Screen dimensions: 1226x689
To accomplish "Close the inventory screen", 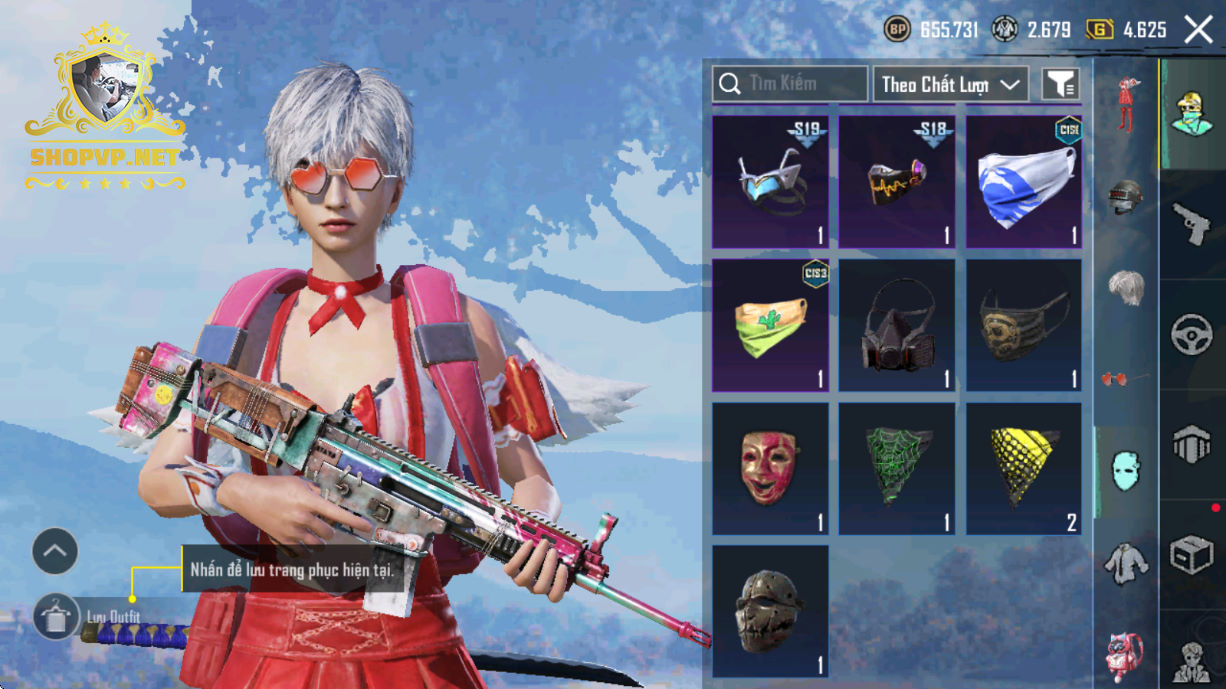I will point(1198,30).
